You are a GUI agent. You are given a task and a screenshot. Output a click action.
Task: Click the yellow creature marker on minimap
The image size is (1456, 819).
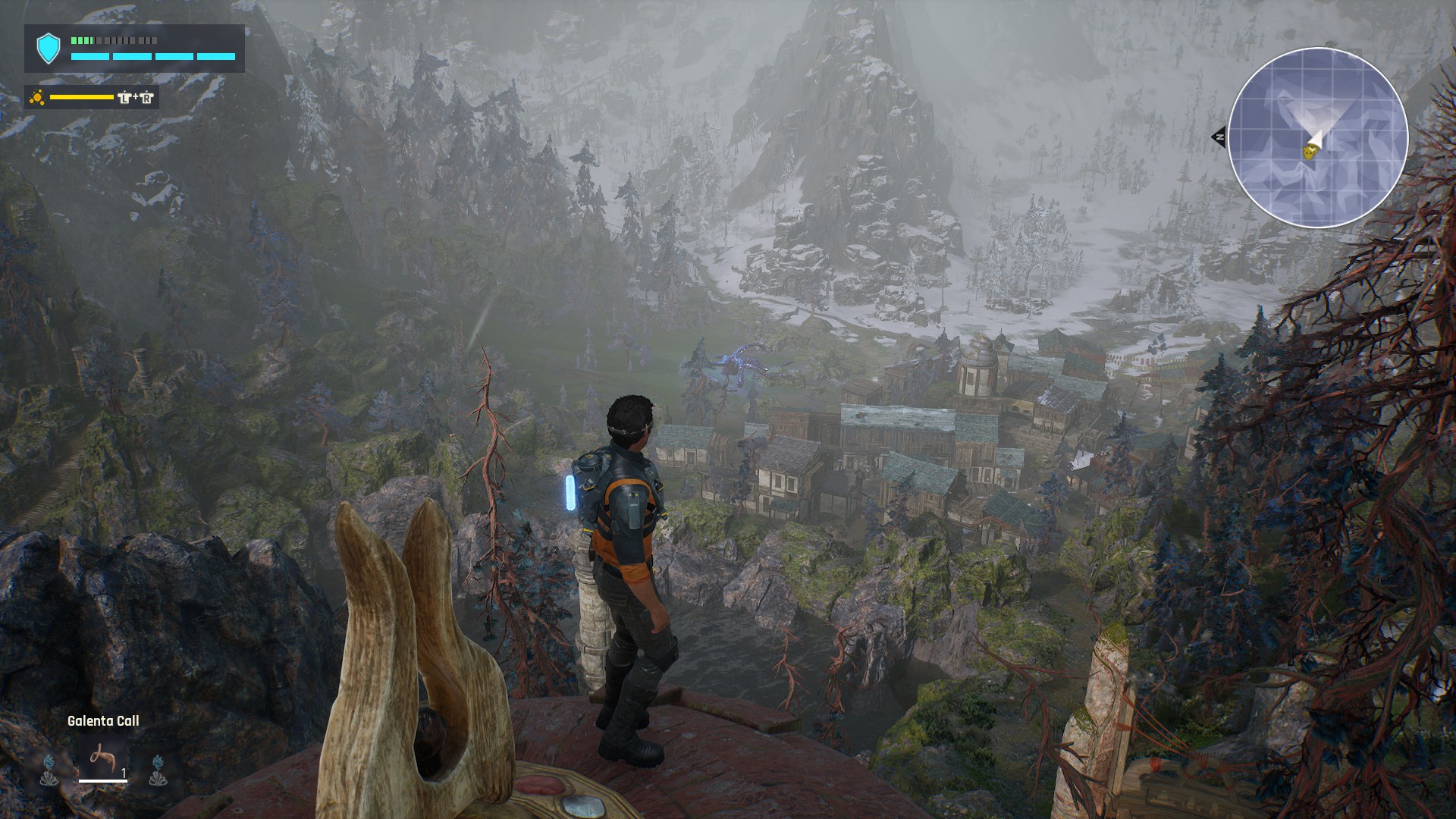pyautogui.click(x=1309, y=152)
